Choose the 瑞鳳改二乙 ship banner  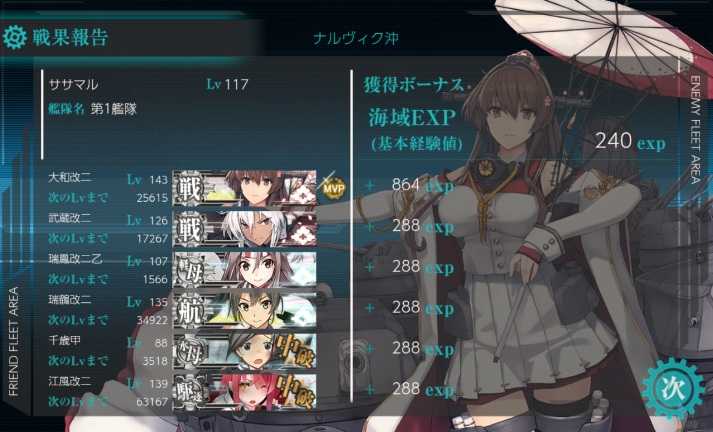click(x=245, y=267)
